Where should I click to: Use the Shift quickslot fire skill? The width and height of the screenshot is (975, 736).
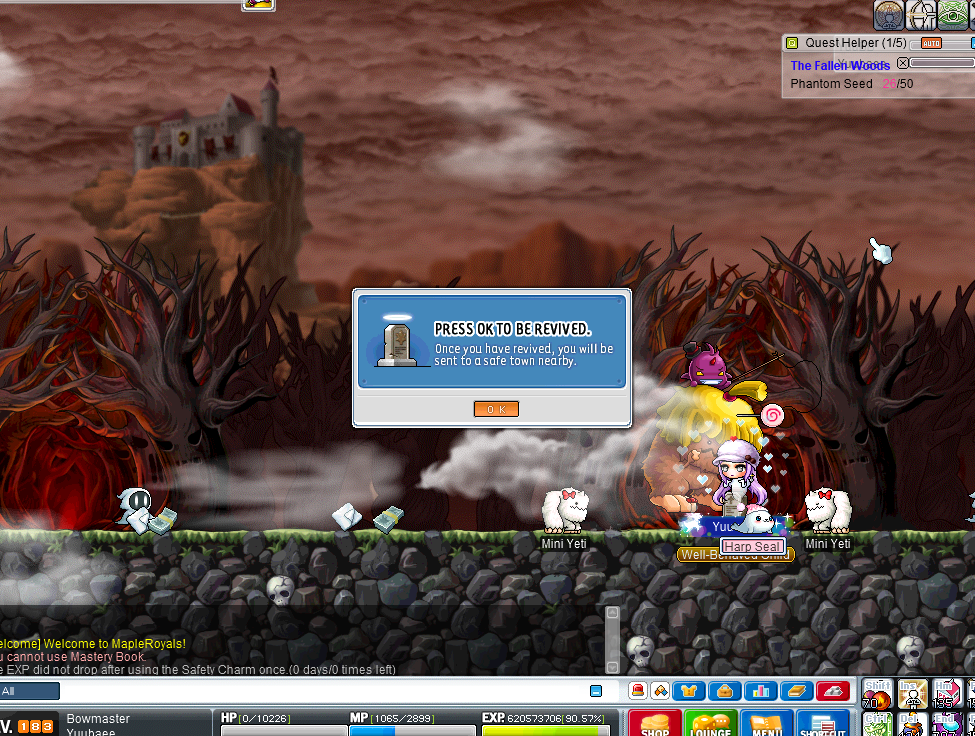(879, 693)
